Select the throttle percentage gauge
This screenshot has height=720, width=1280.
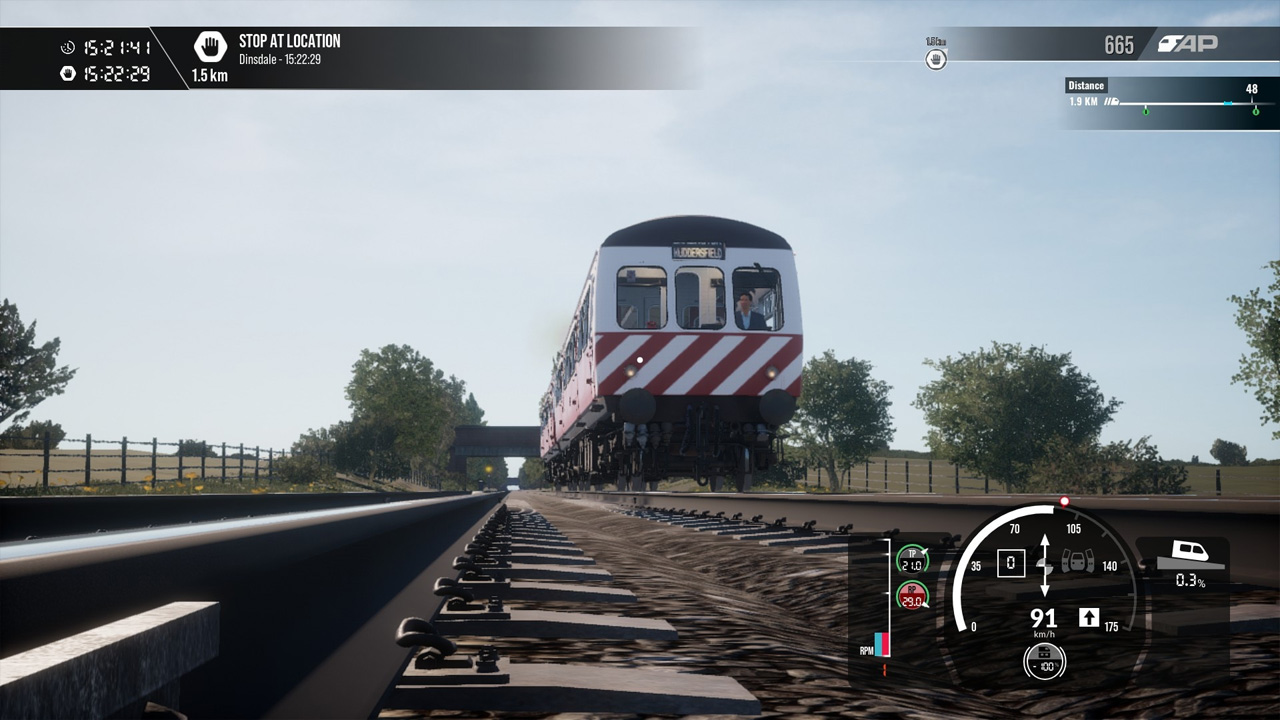1044,661
